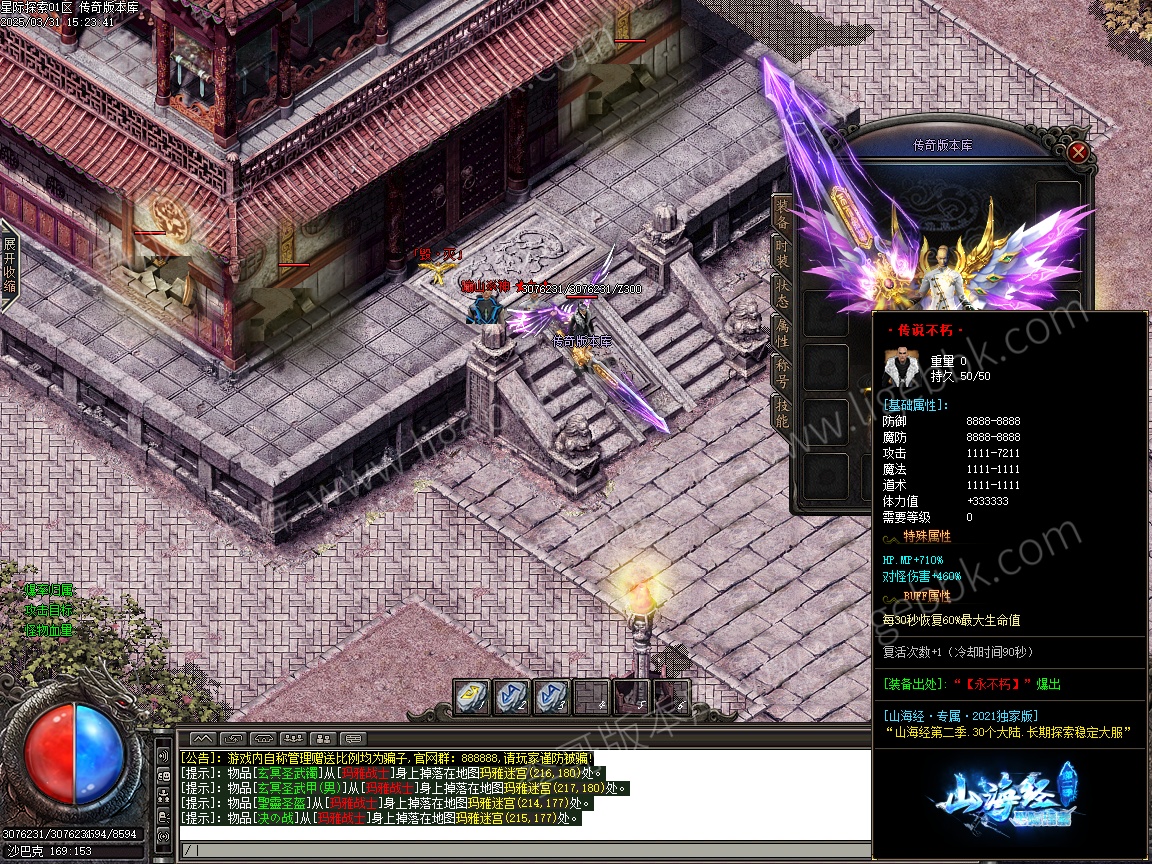The width and height of the screenshot is (1152, 864).
Task: Toggle the 展开收缩 expand-collapse side button
Action: pos(9,264)
